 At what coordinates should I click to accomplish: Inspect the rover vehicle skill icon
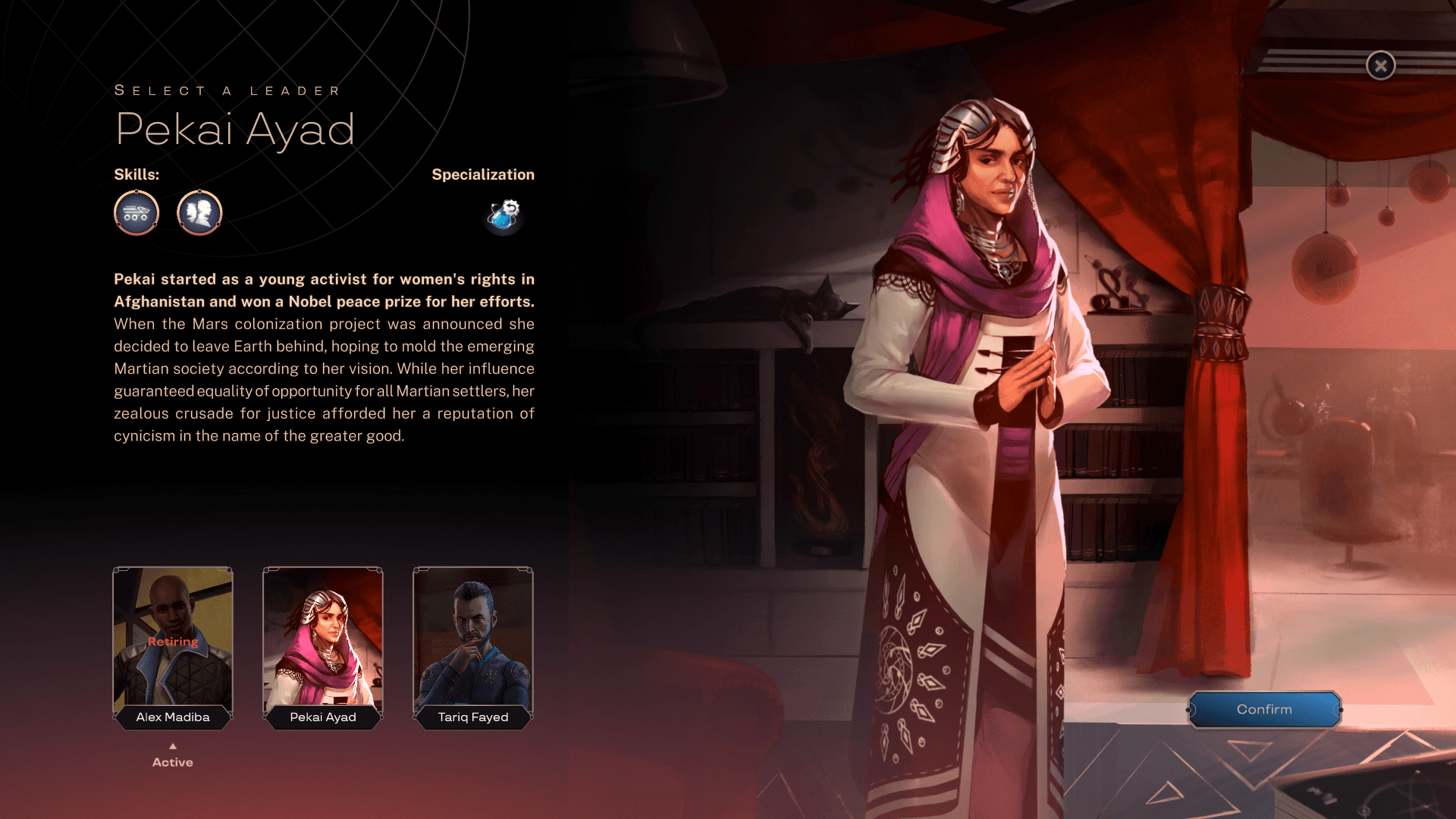136,212
